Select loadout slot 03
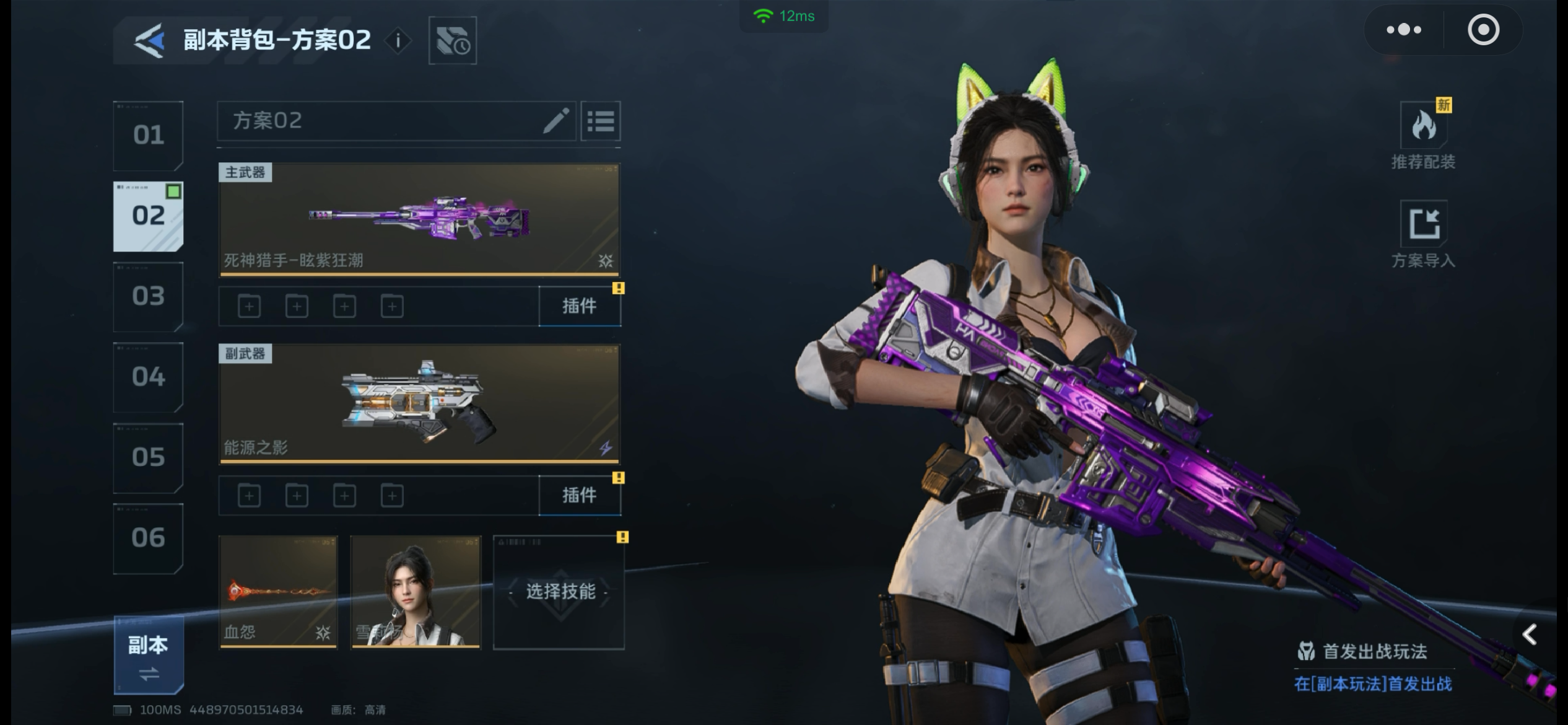This screenshot has height=725, width=1568. pos(148,296)
